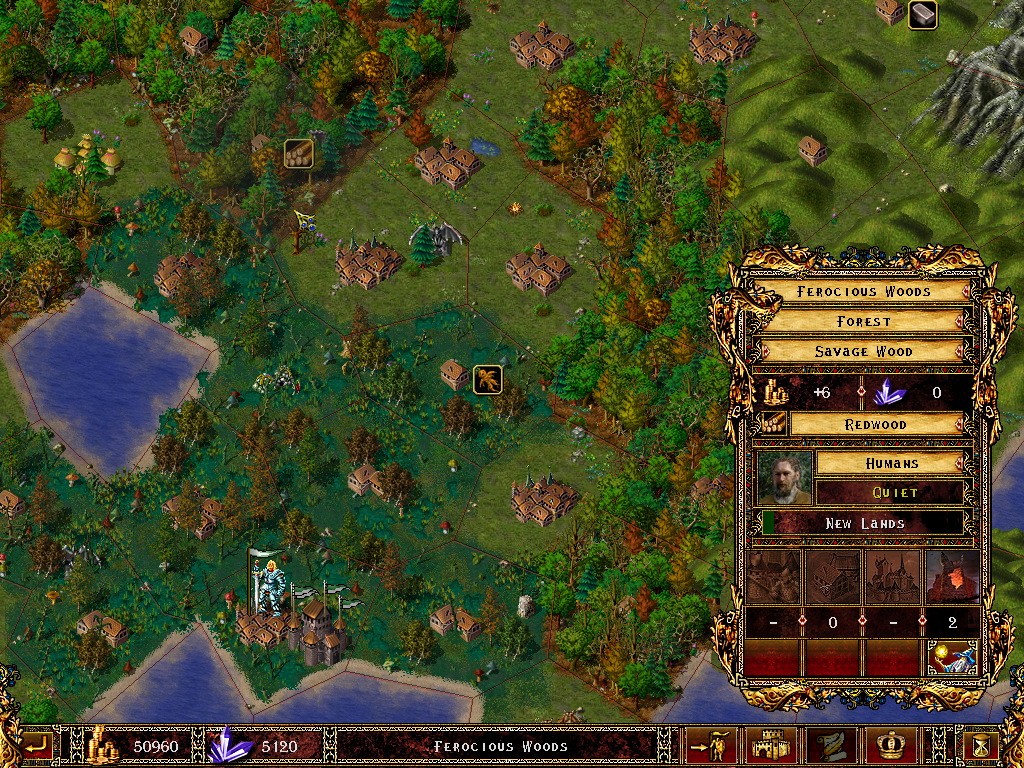Select the Redwood resource label
Image resolution: width=1024 pixels, height=768 pixels.
pos(876,424)
